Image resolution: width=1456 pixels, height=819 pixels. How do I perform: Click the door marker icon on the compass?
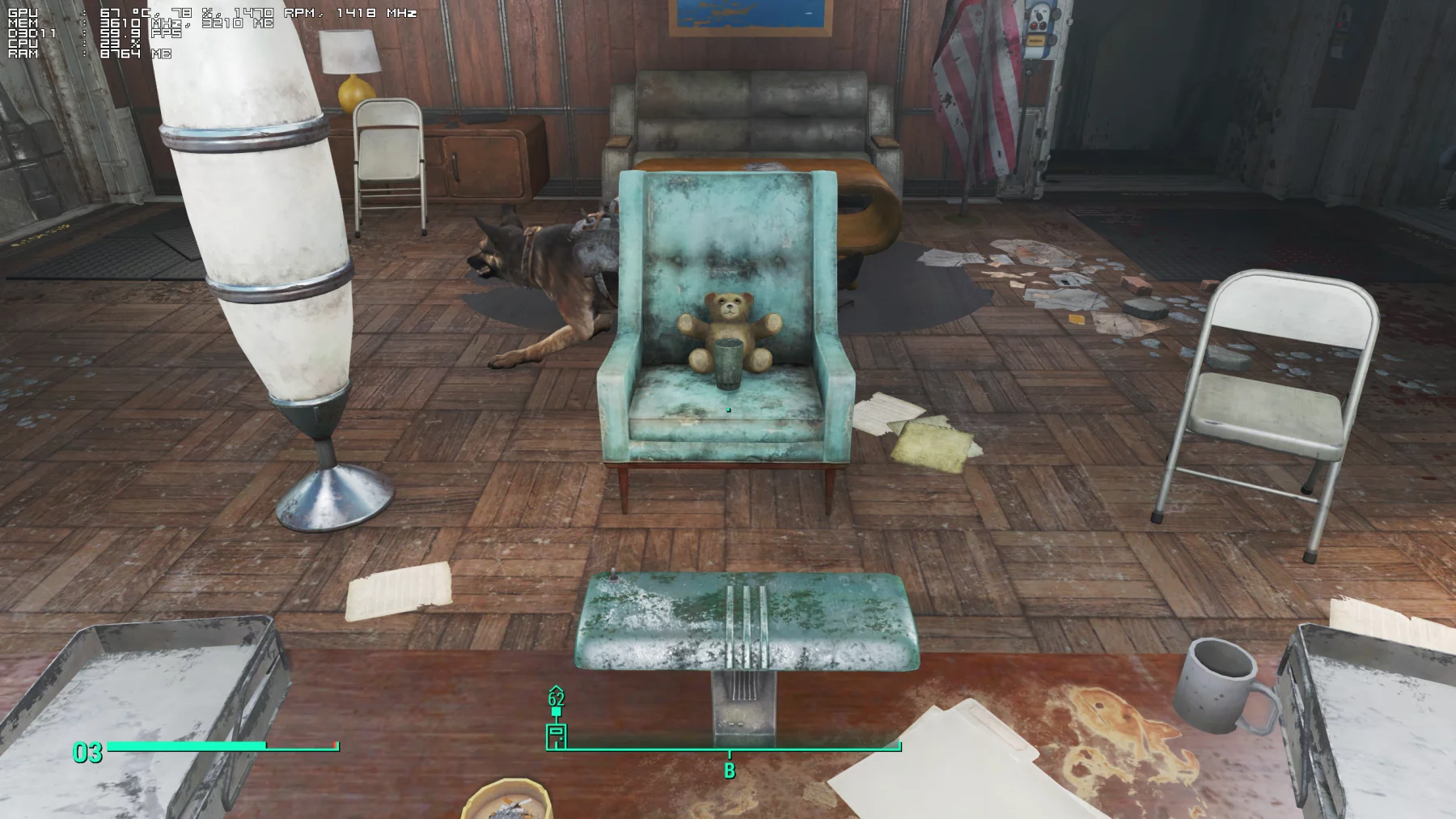[557, 736]
